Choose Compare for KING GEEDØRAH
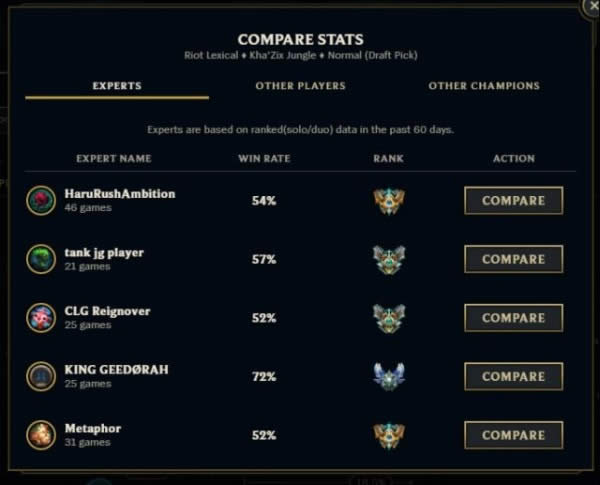Viewport: 600px width, 485px height. (513, 377)
